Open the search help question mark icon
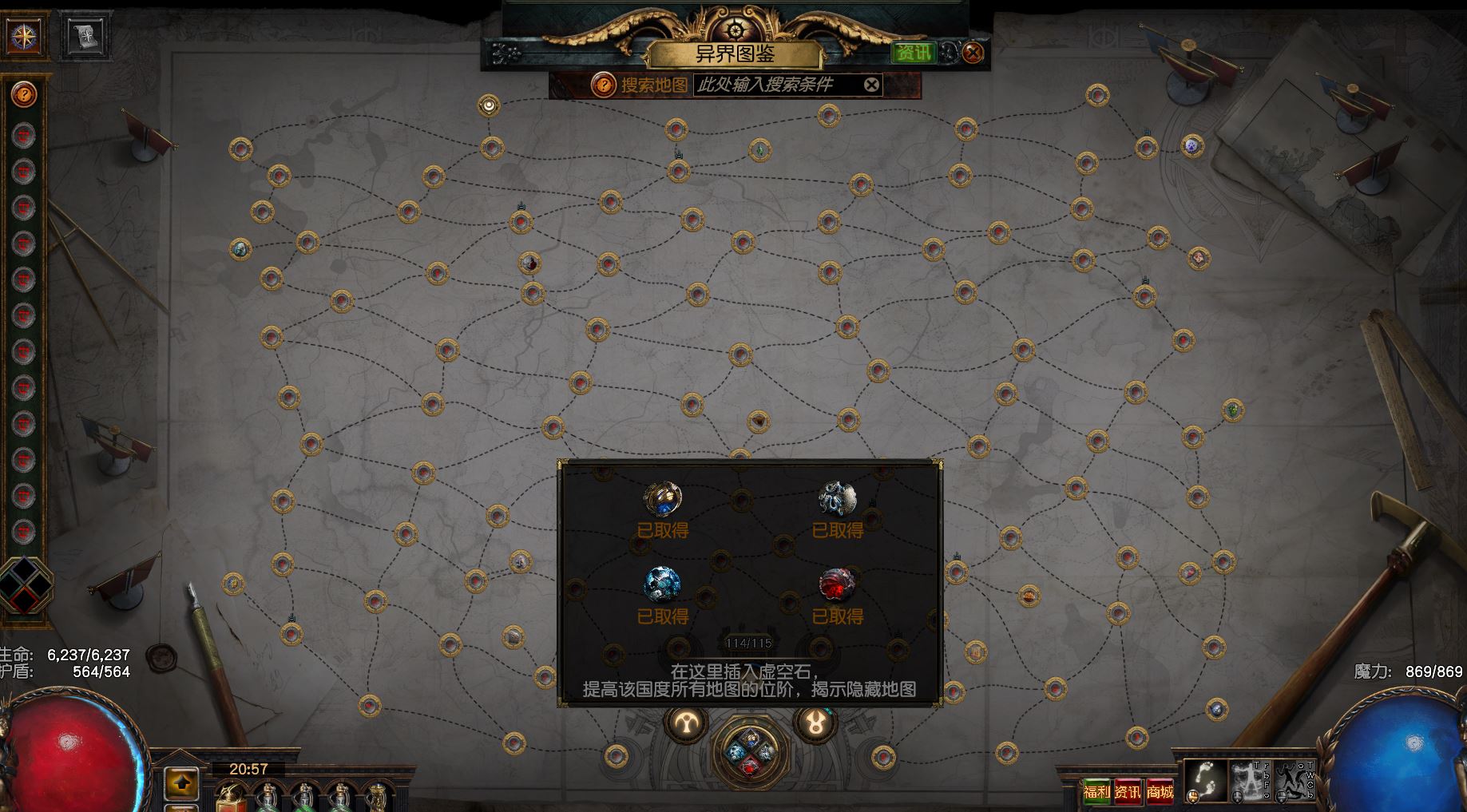This screenshot has width=1467, height=812. point(603,85)
